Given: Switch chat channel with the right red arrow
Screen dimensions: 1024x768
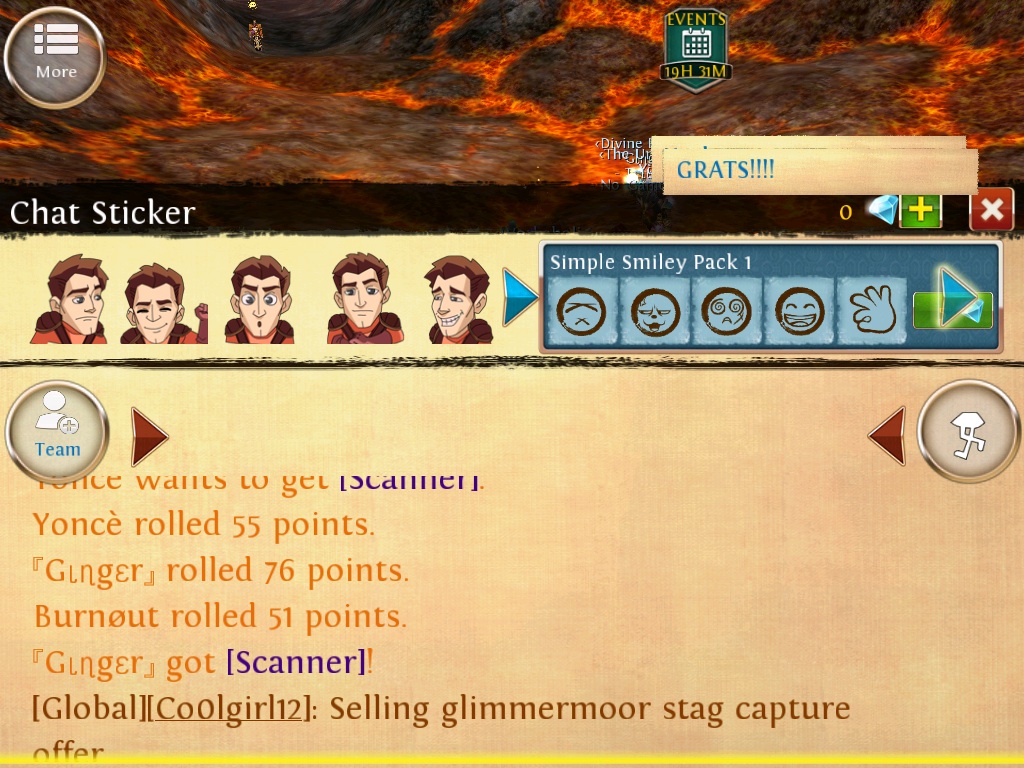Looking at the screenshot, I should 149,436.
